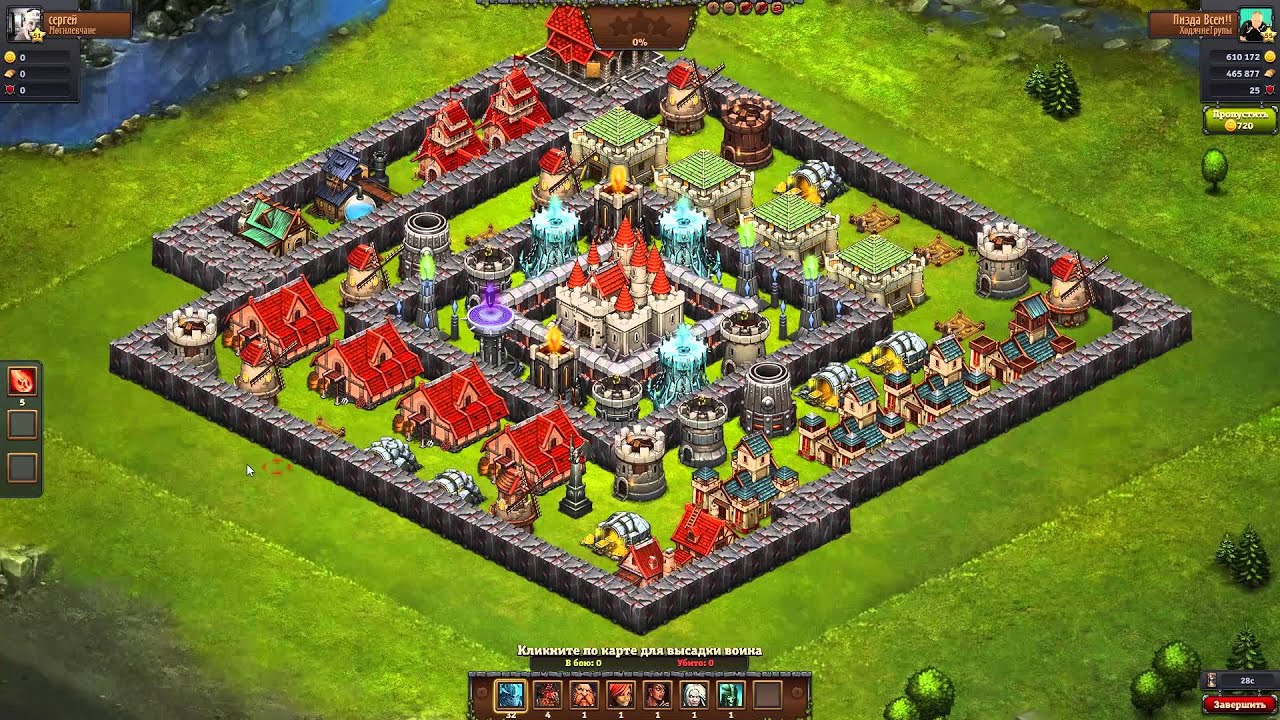End the battle with the red Завершить button

1238,704
